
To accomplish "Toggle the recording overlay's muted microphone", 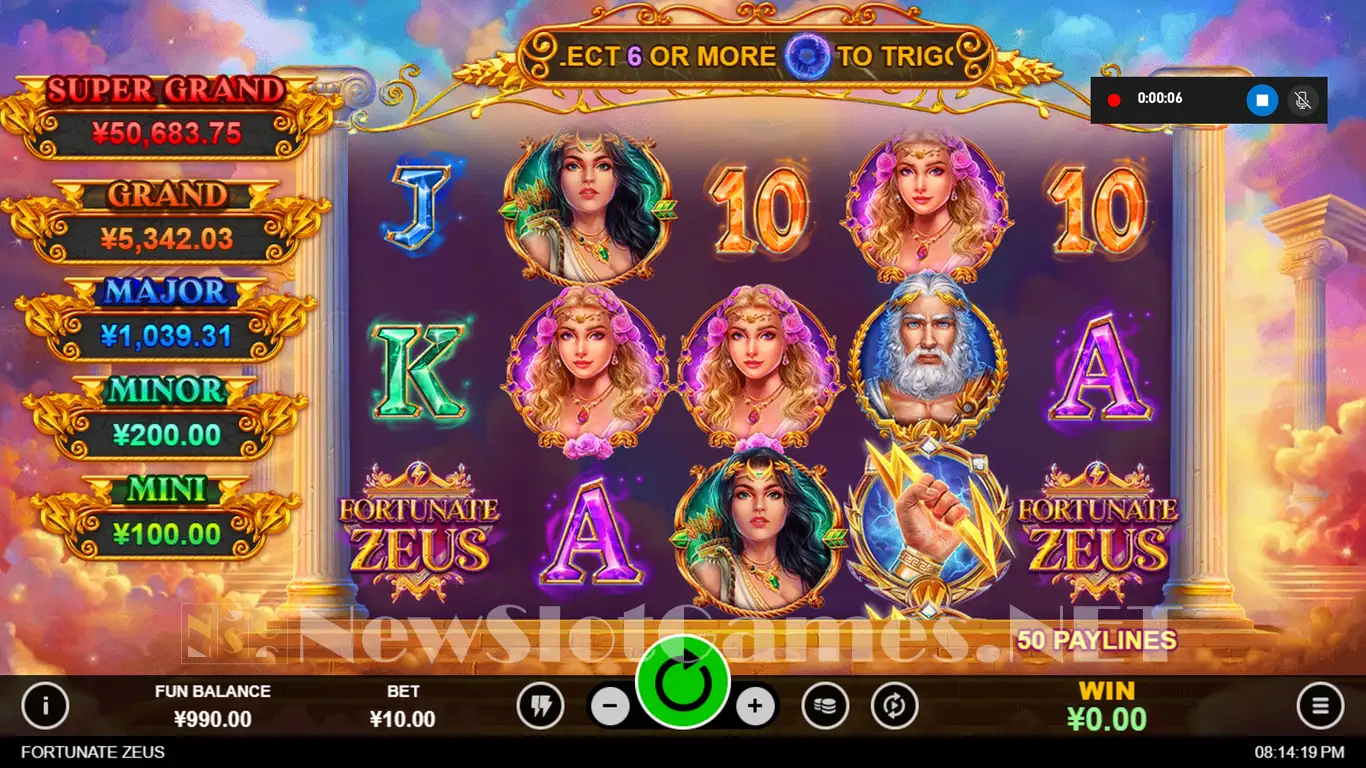I will point(1303,100).
